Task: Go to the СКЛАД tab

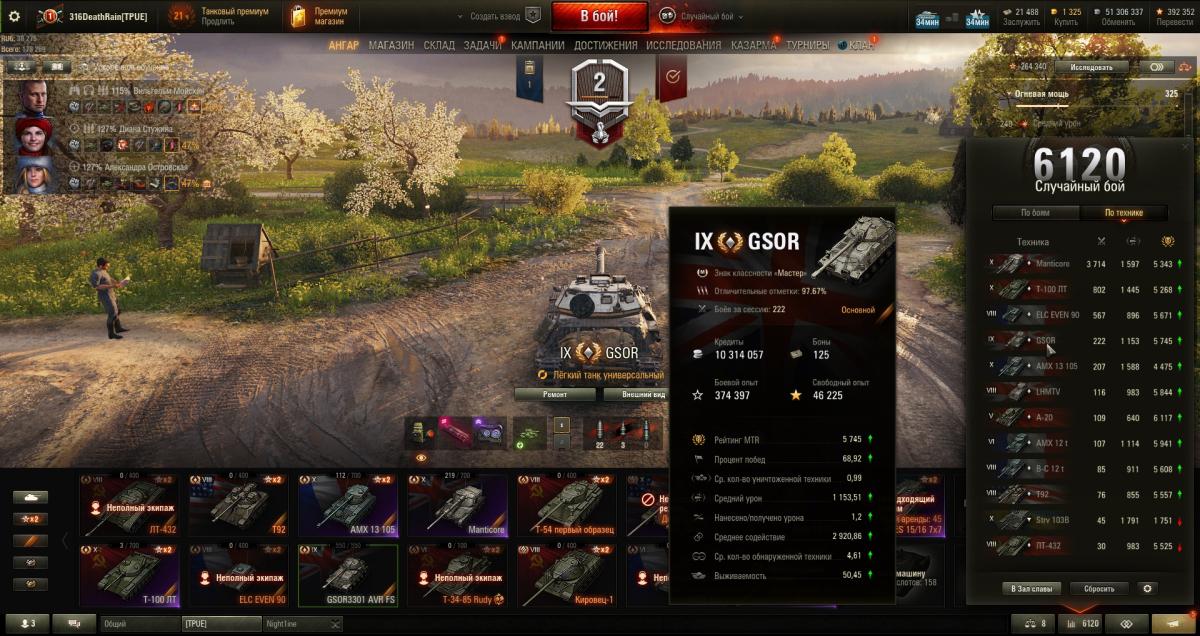Action: [x=439, y=45]
